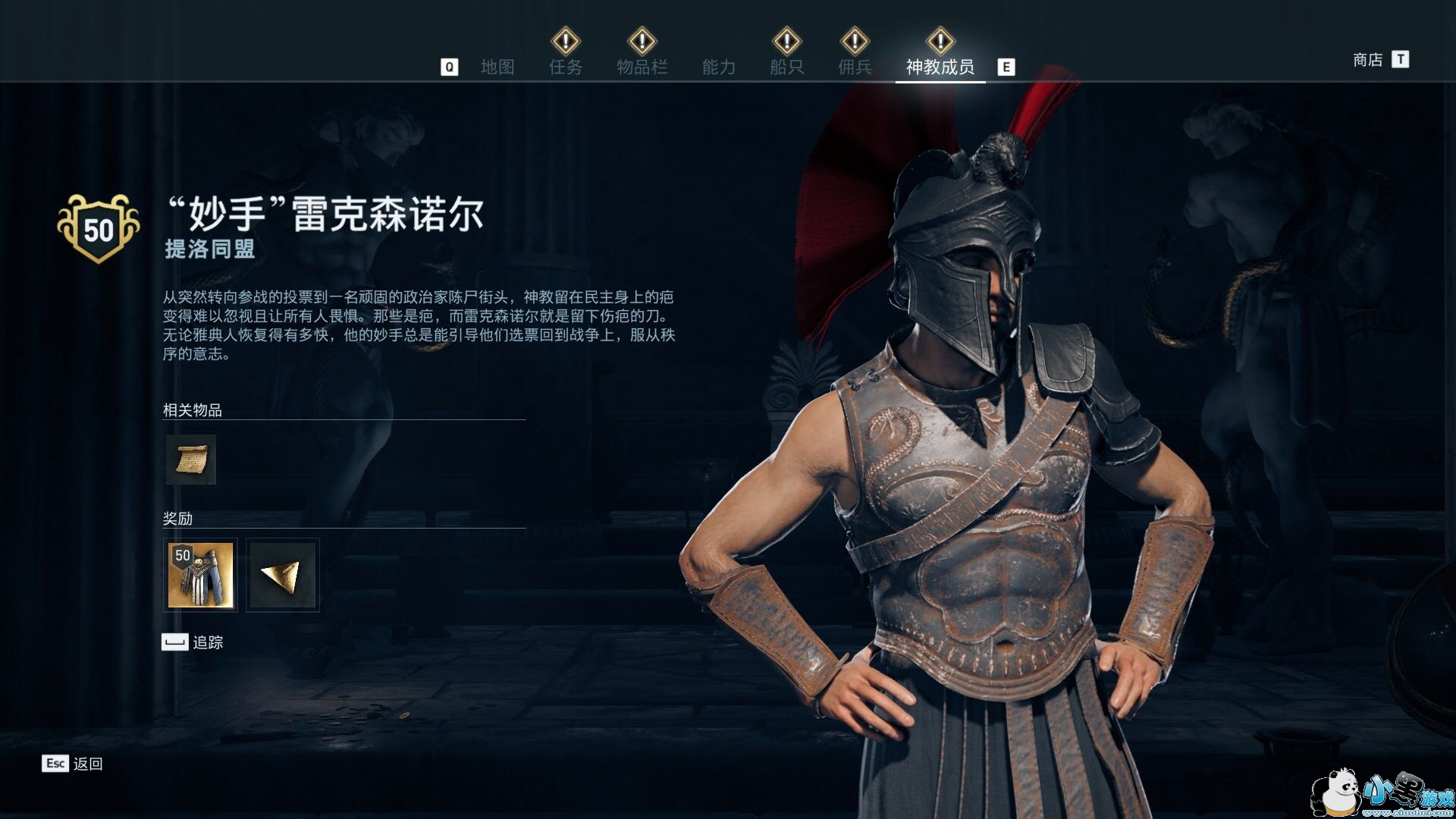Select the golden fragment reward
The height and width of the screenshot is (819, 1456).
pyautogui.click(x=283, y=575)
